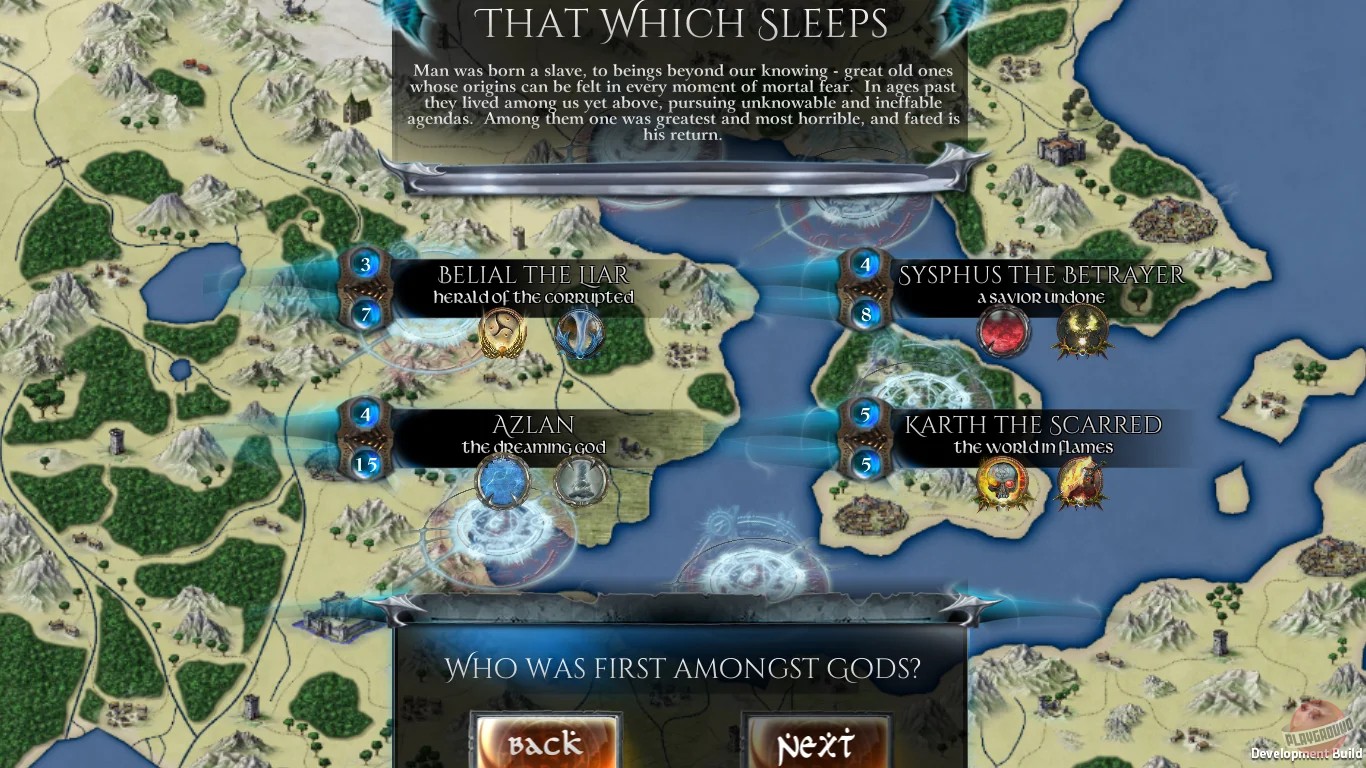
Task: Click Sysphus's stat orb showing 8
Action: [x=864, y=313]
